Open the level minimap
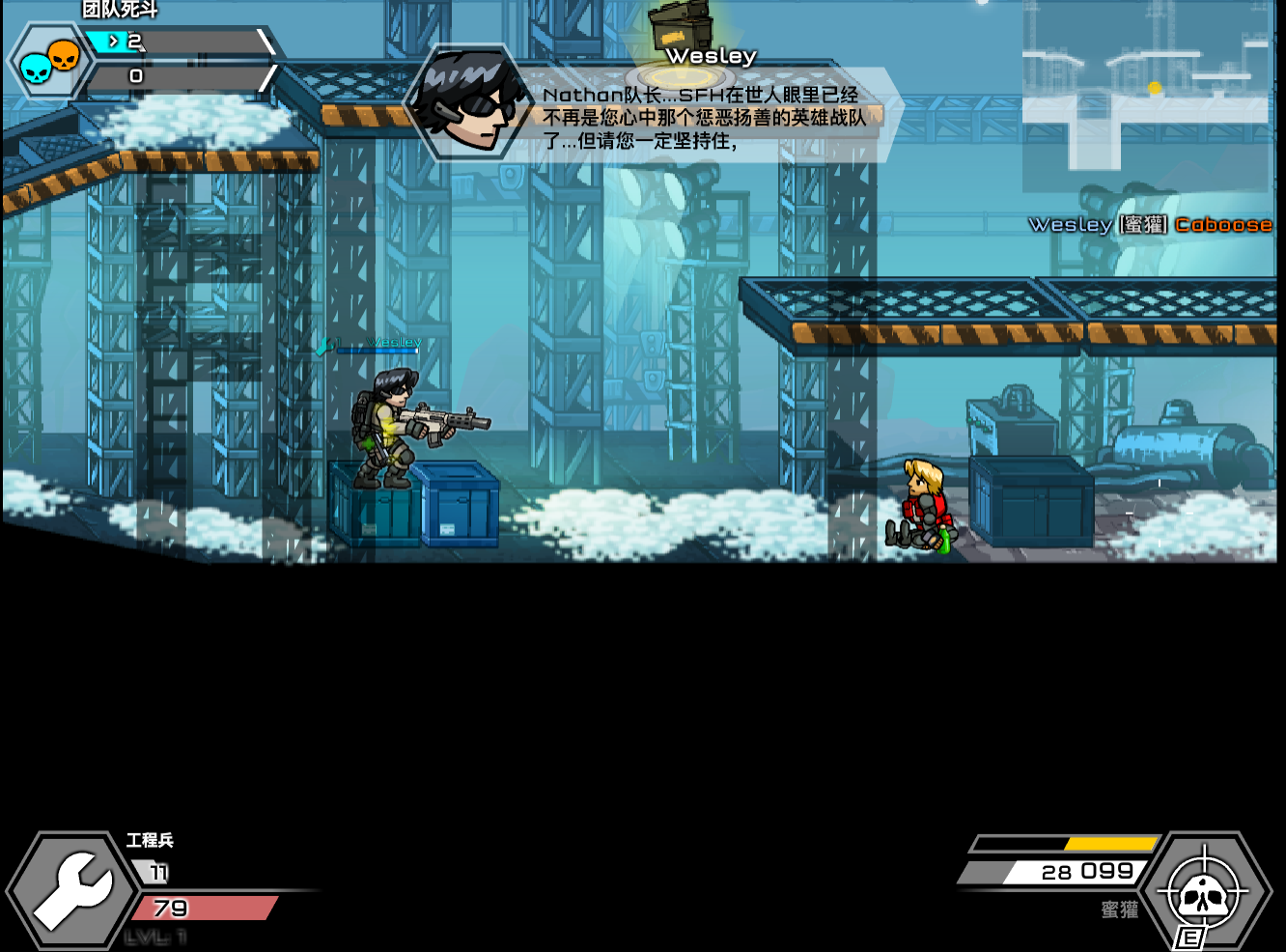Viewport: 1286px width, 952px height. [x=1147, y=95]
